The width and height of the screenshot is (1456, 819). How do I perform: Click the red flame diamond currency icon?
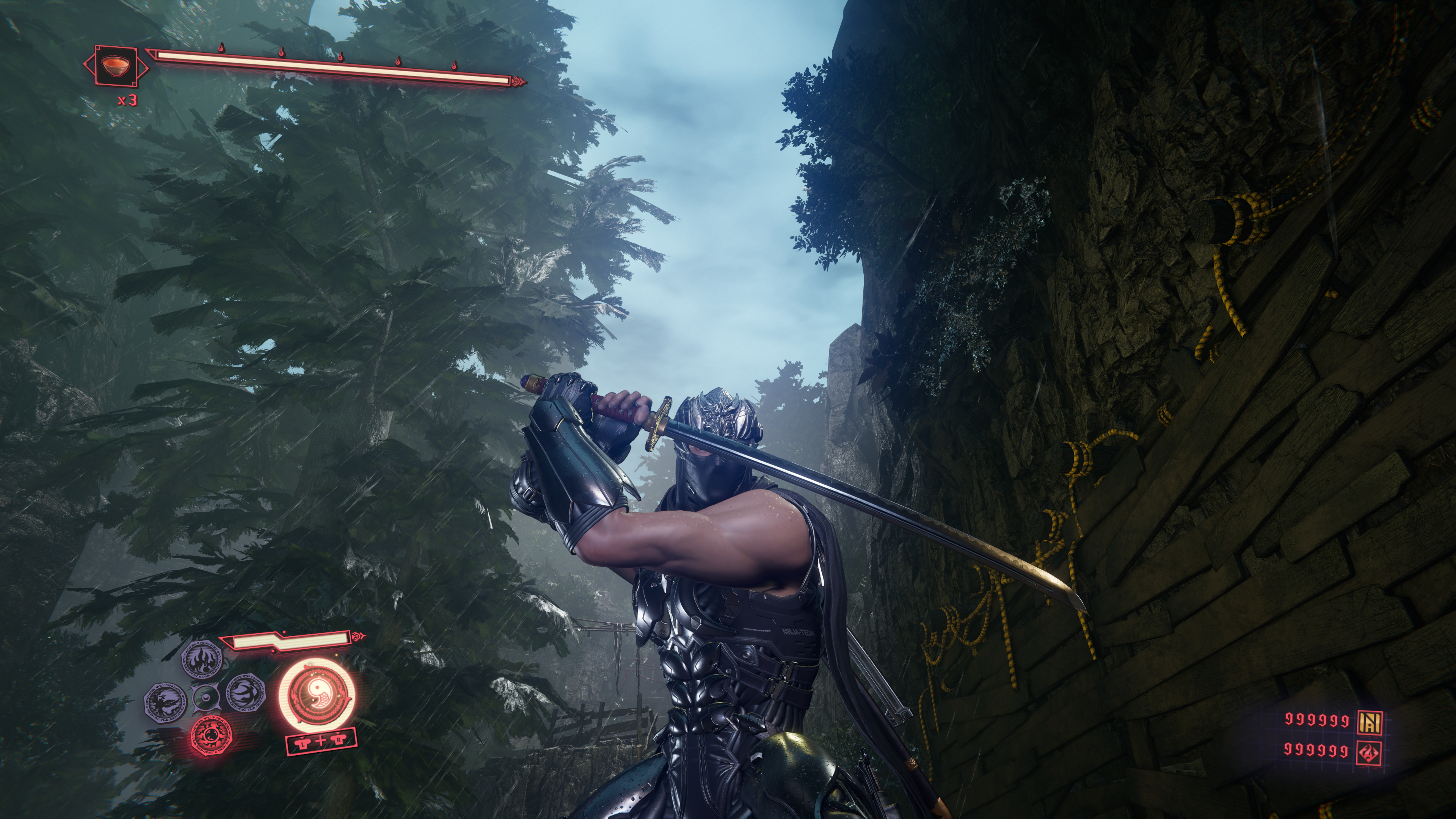tap(1370, 752)
